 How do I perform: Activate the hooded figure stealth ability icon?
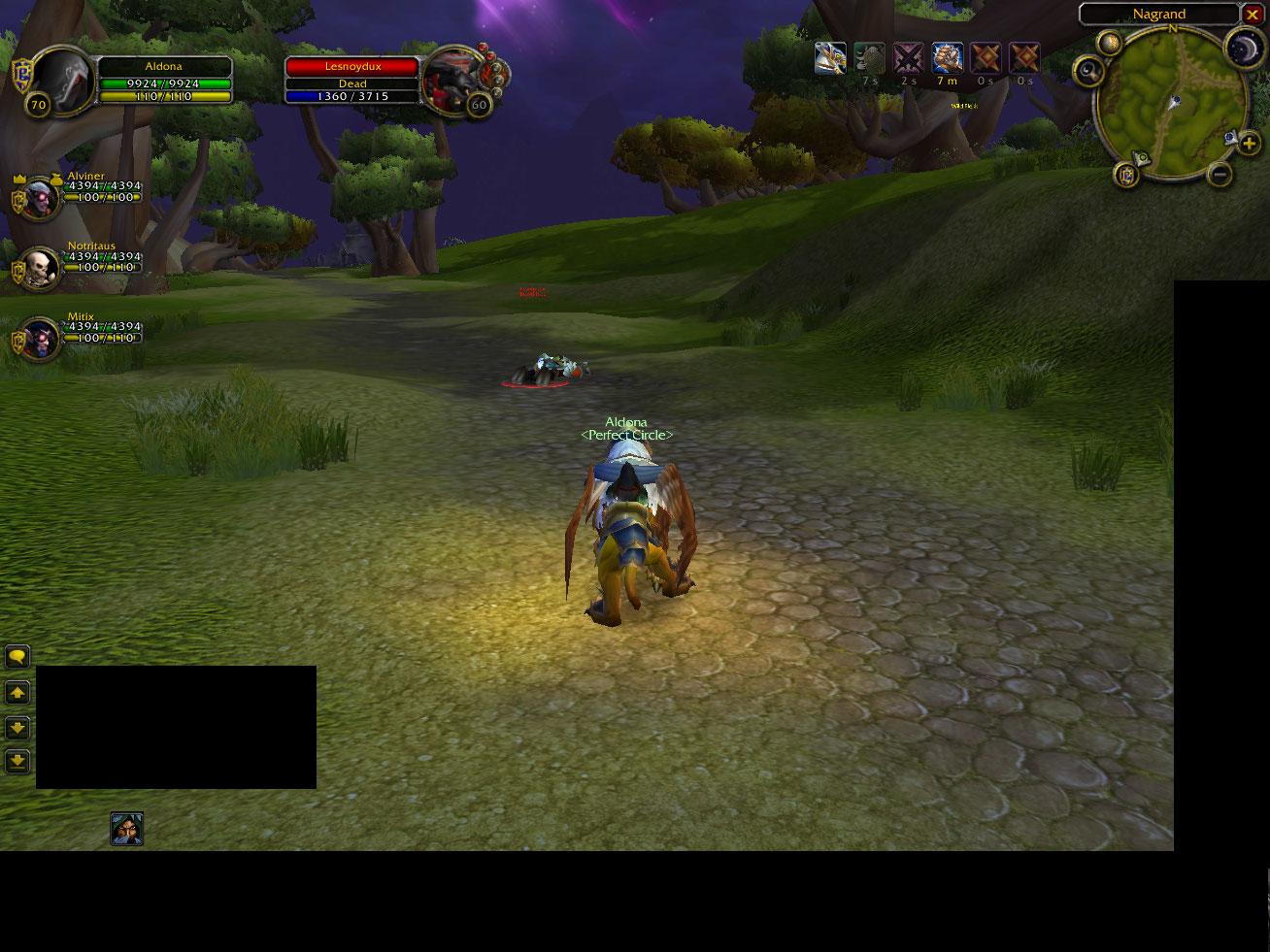pyautogui.click(x=126, y=829)
